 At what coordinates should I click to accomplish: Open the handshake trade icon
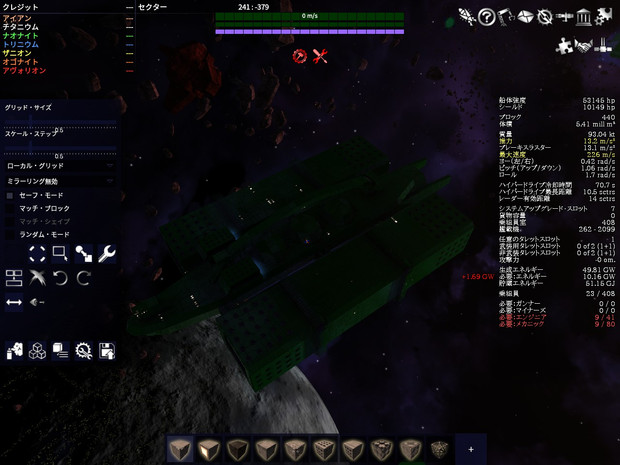pyautogui.click(x=584, y=46)
